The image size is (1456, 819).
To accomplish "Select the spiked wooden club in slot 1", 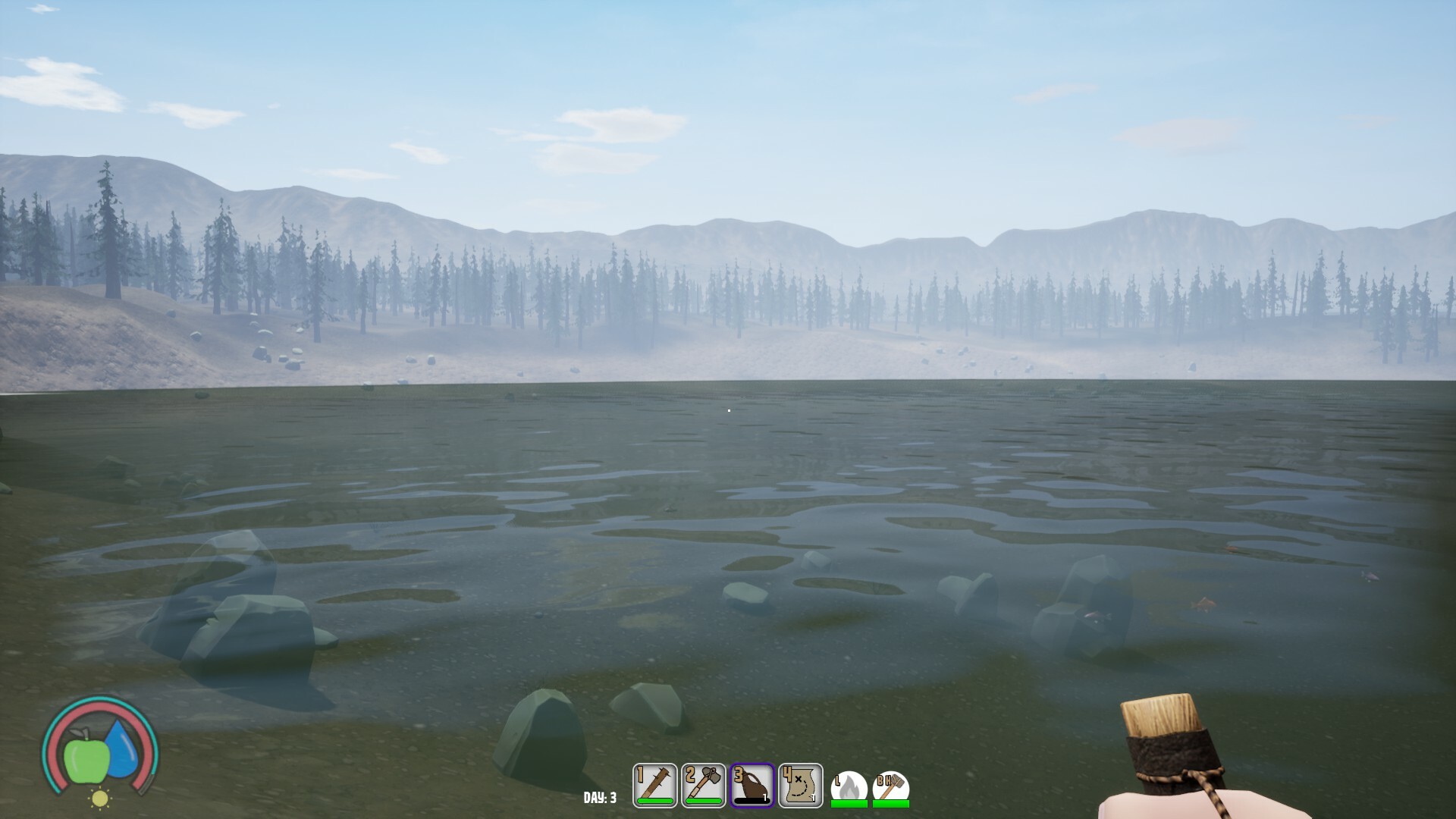I will pos(655,786).
